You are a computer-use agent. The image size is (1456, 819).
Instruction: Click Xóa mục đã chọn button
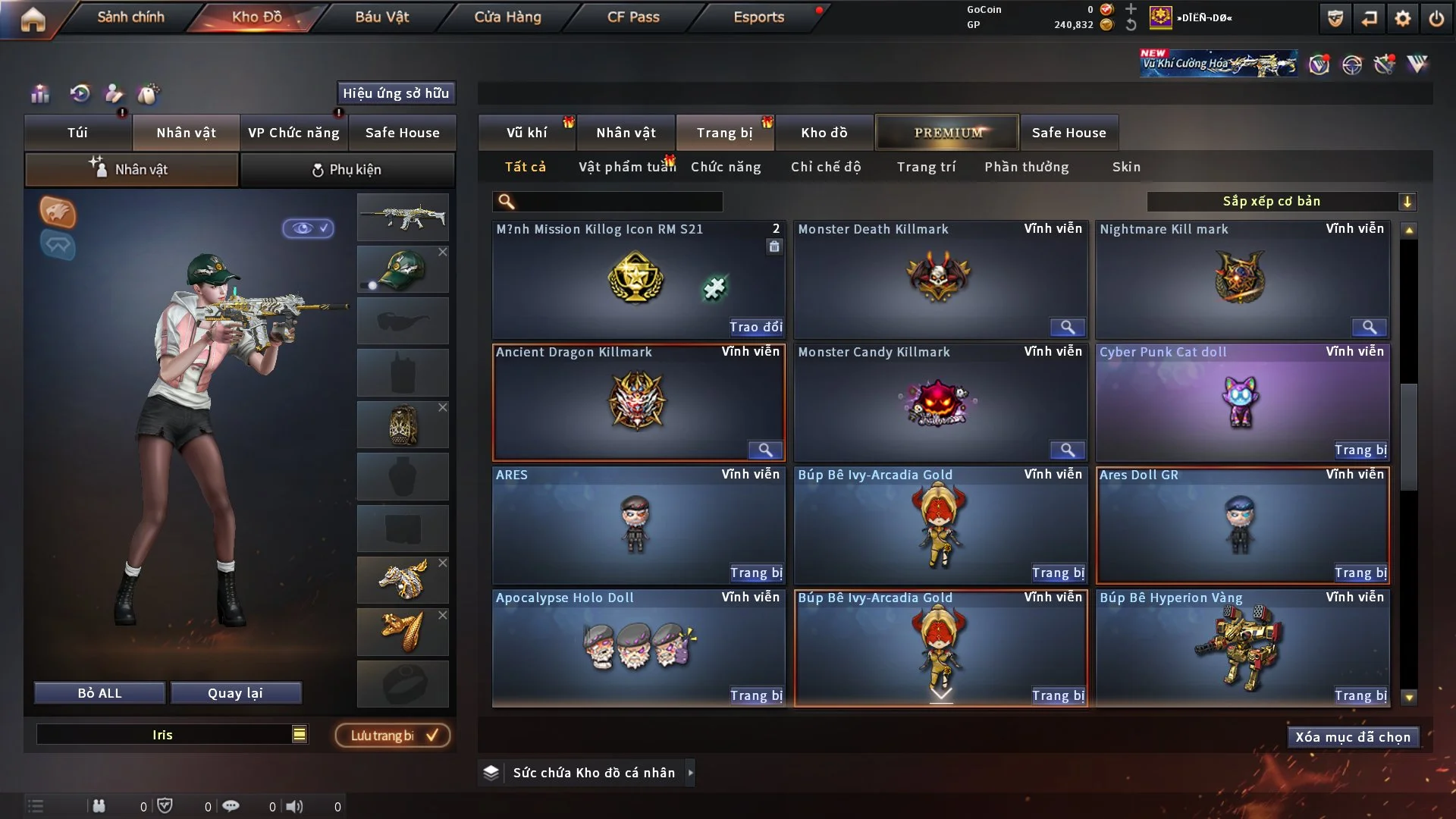pyautogui.click(x=1353, y=737)
